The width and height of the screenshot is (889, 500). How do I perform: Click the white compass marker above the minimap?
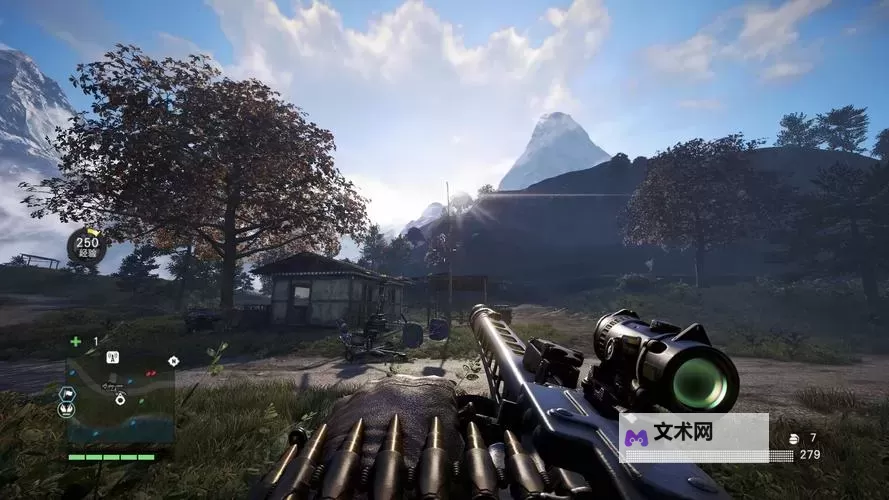tap(173, 360)
